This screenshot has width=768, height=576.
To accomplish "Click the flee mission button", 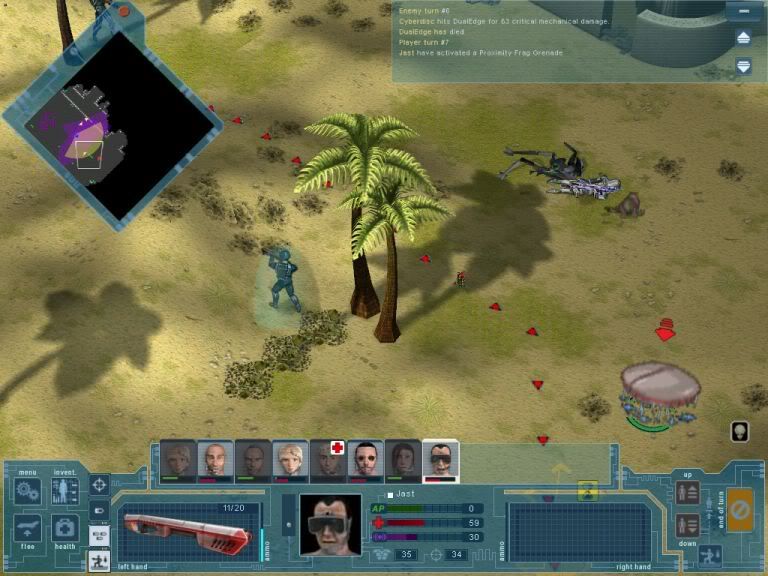I will point(27,528).
